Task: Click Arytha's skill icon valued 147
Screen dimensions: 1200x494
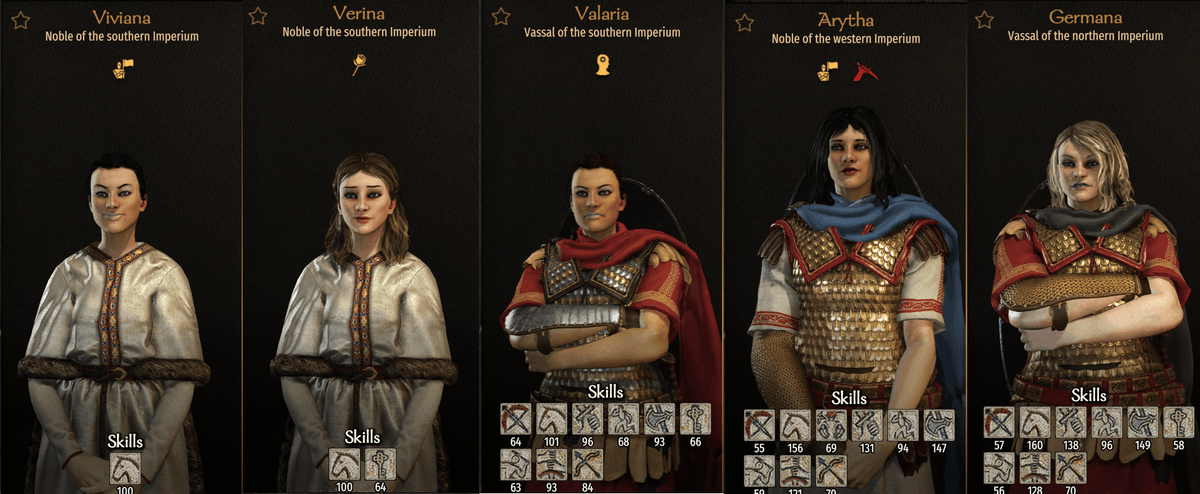Action: click(x=939, y=426)
